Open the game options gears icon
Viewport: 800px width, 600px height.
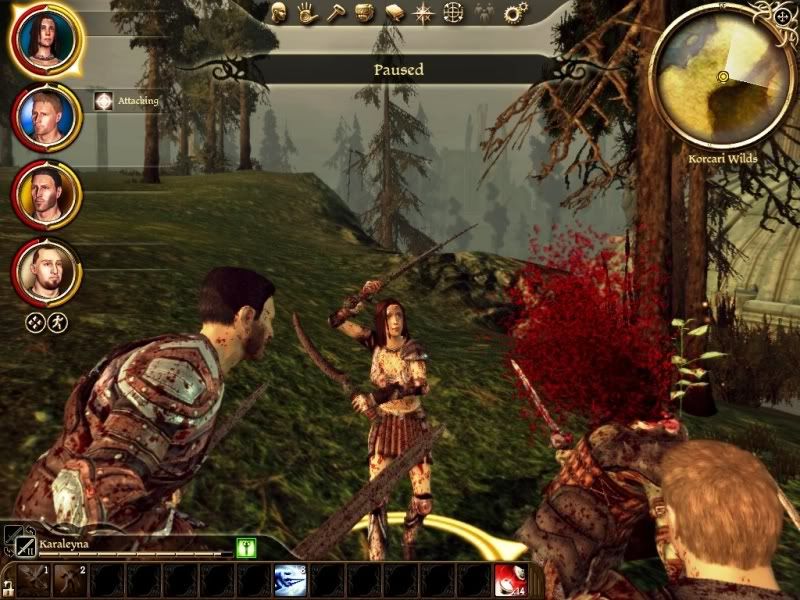pyautogui.click(x=515, y=13)
